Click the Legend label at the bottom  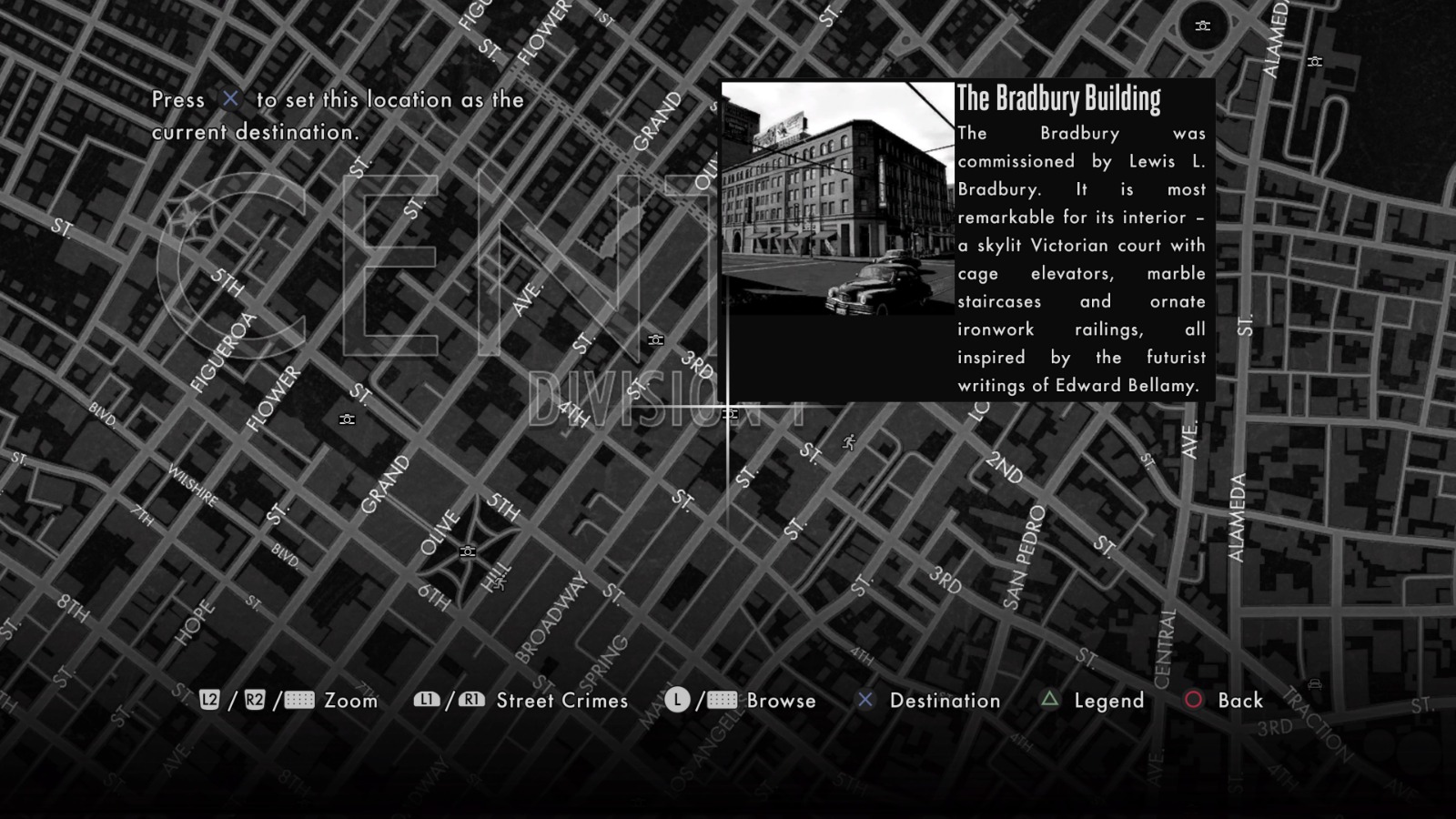1108,701
